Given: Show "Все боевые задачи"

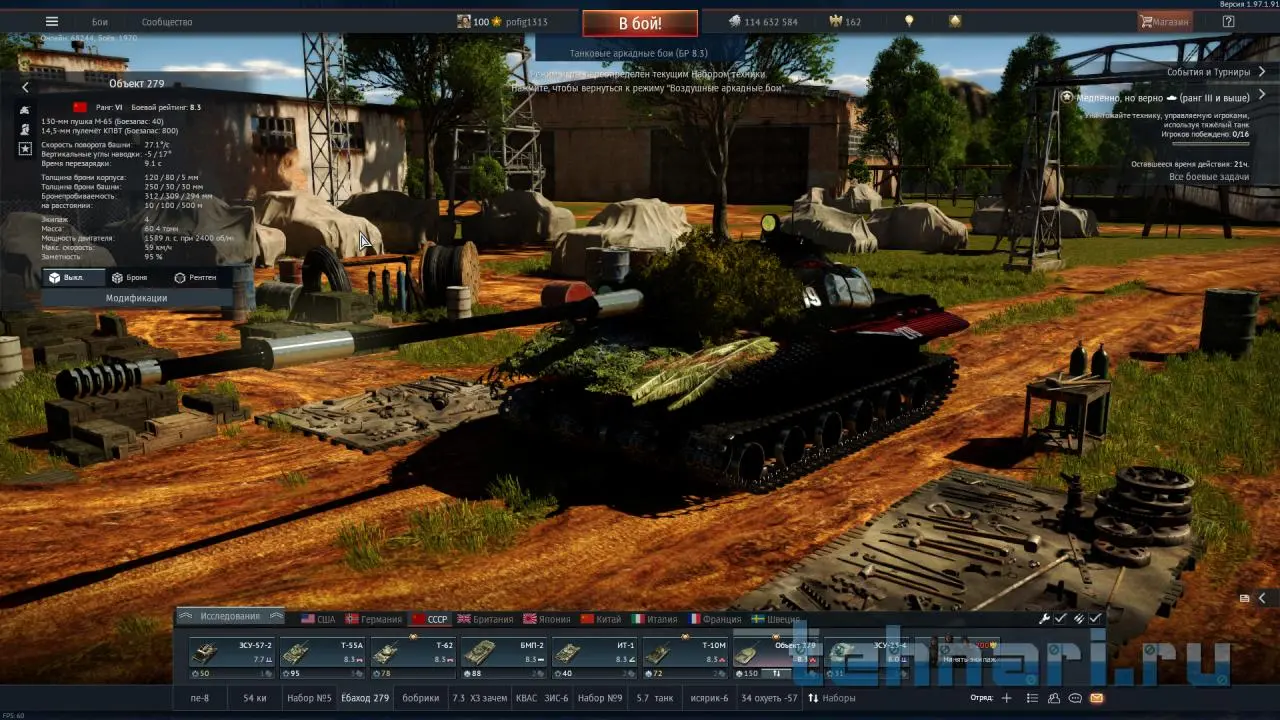Looking at the screenshot, I should point(1208,177).
